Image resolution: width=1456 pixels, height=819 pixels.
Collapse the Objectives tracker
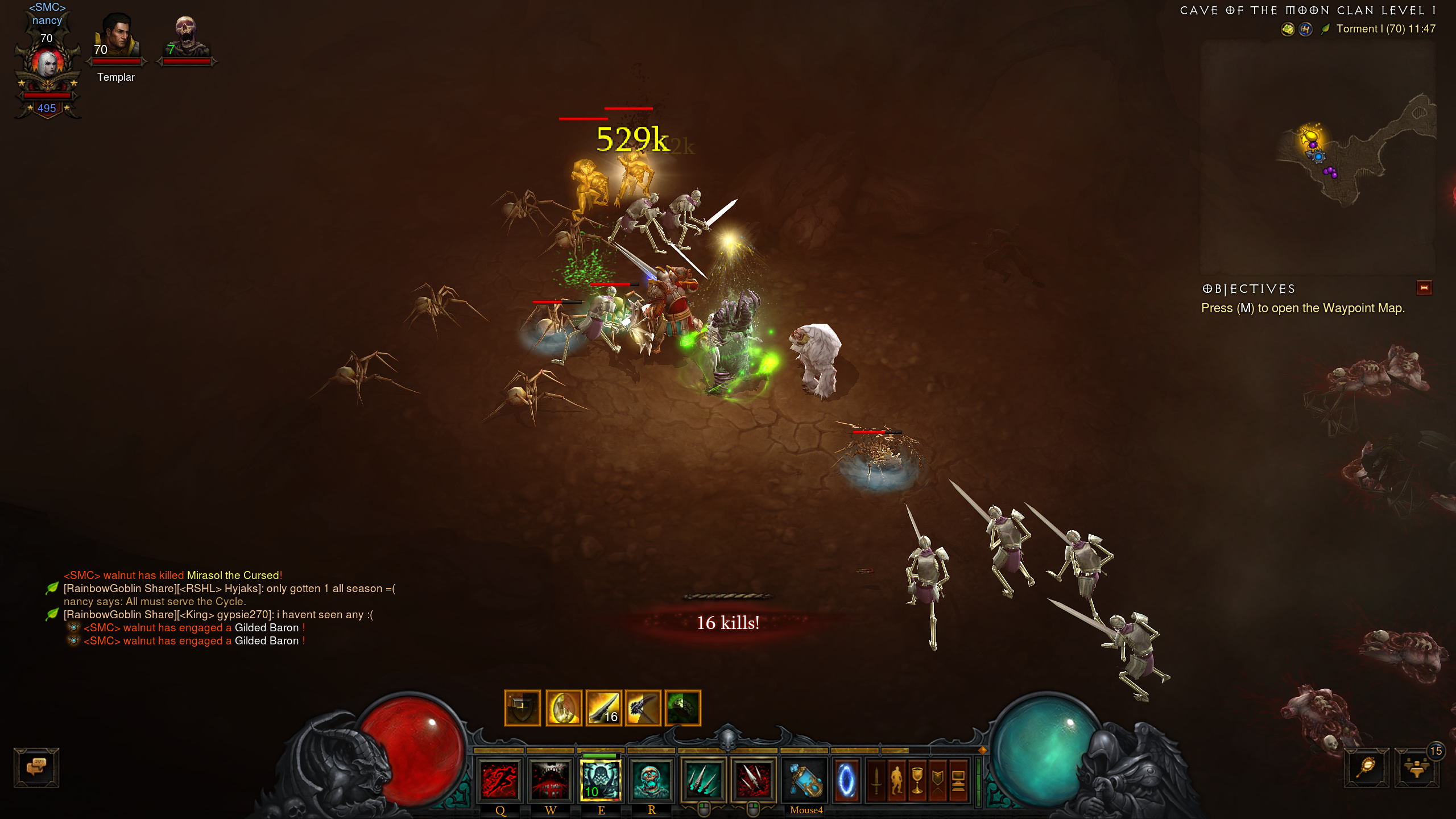coord(1424,288)
